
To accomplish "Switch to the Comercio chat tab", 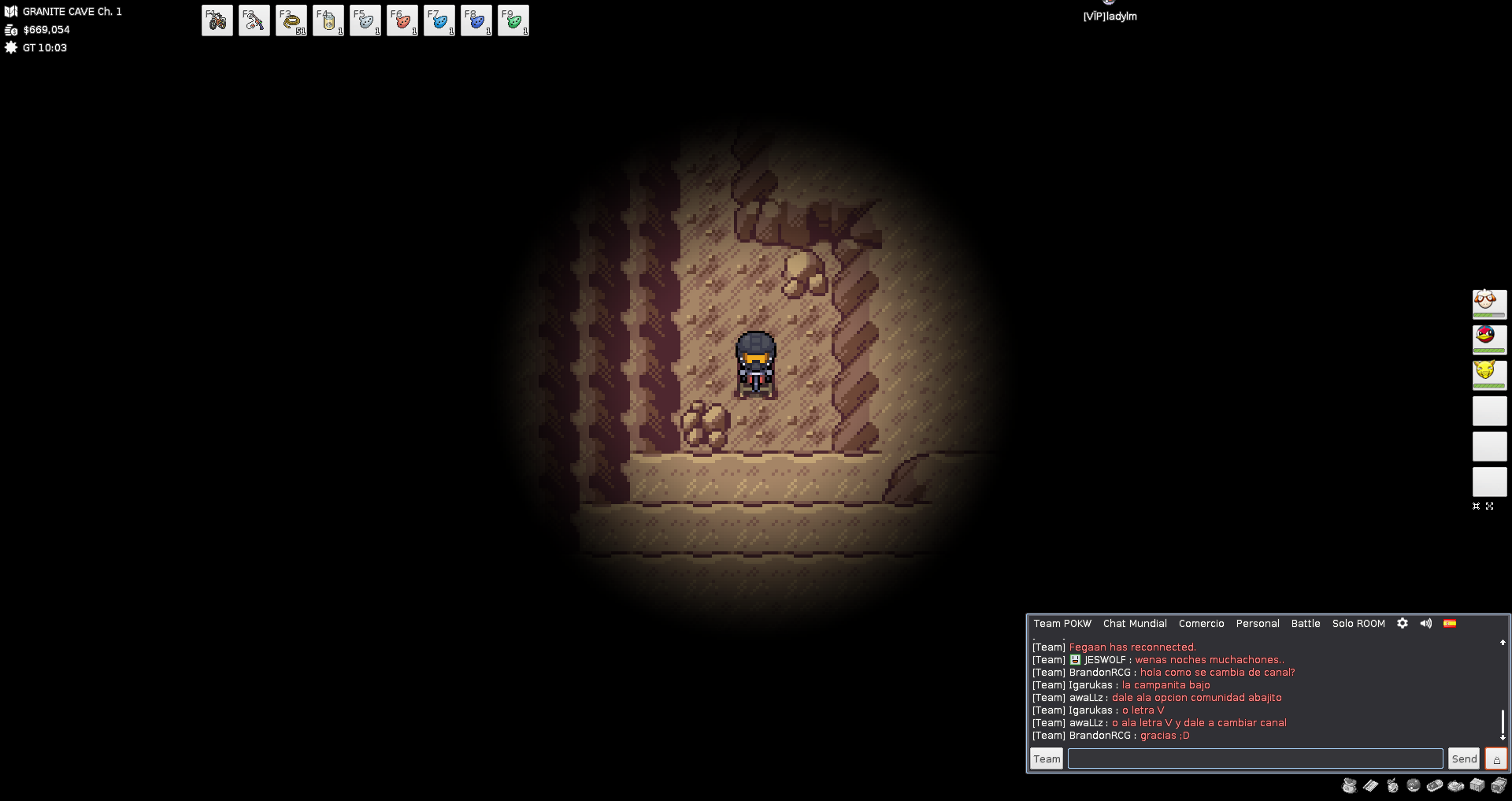I will 1201,624.
